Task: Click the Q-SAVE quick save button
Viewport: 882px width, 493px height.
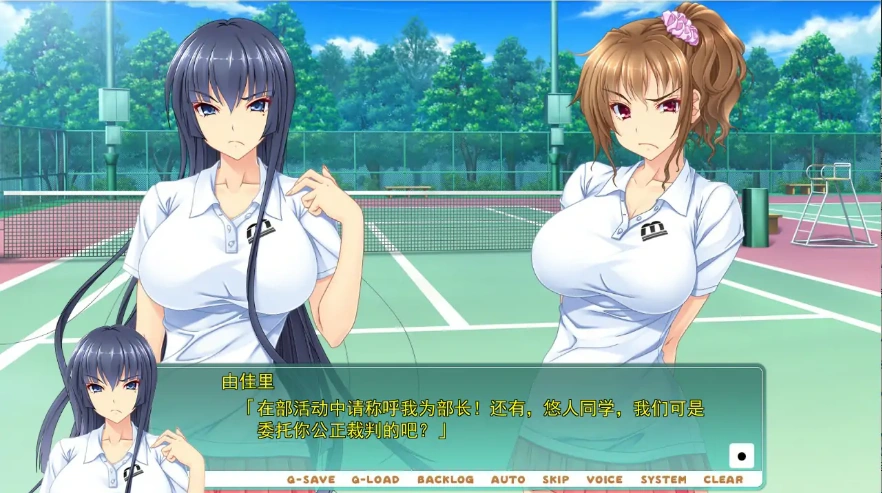Action: click(311, 480)
